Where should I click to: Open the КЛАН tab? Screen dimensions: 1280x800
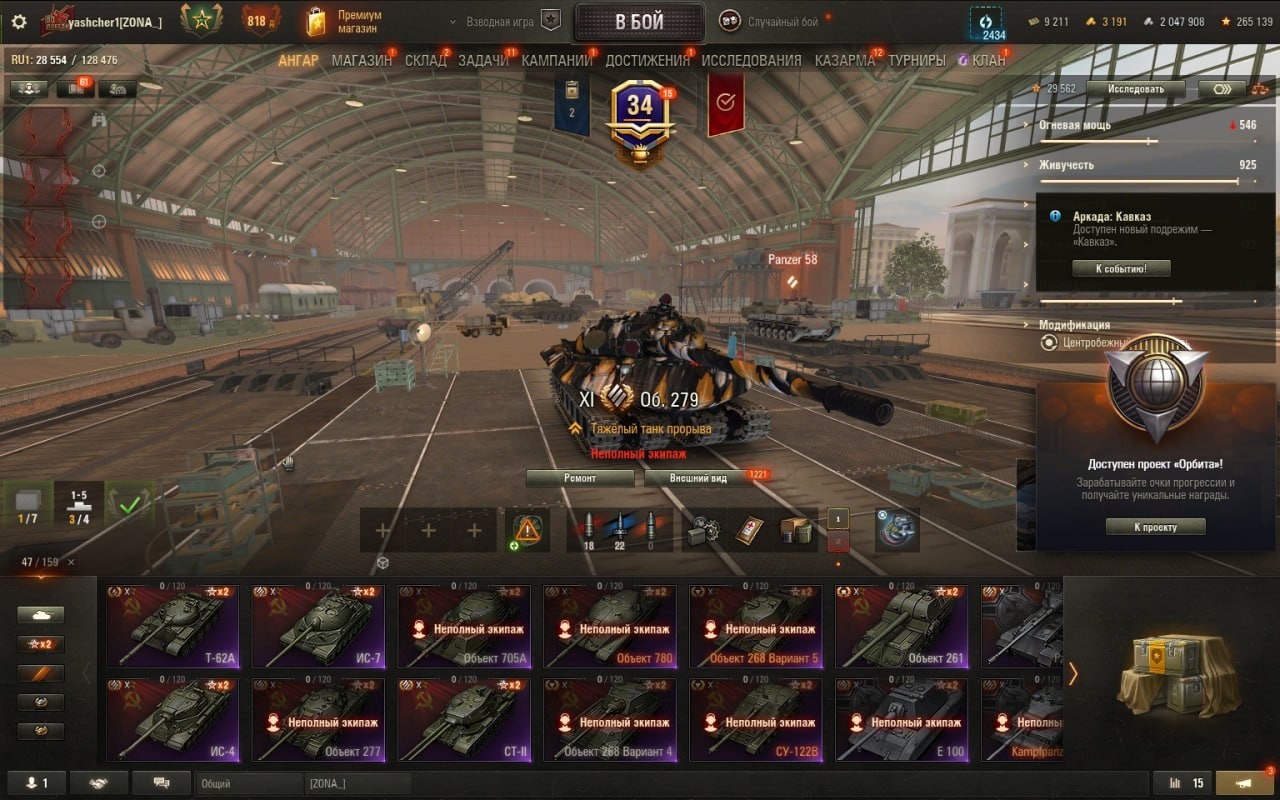click(x=987, y=60)
